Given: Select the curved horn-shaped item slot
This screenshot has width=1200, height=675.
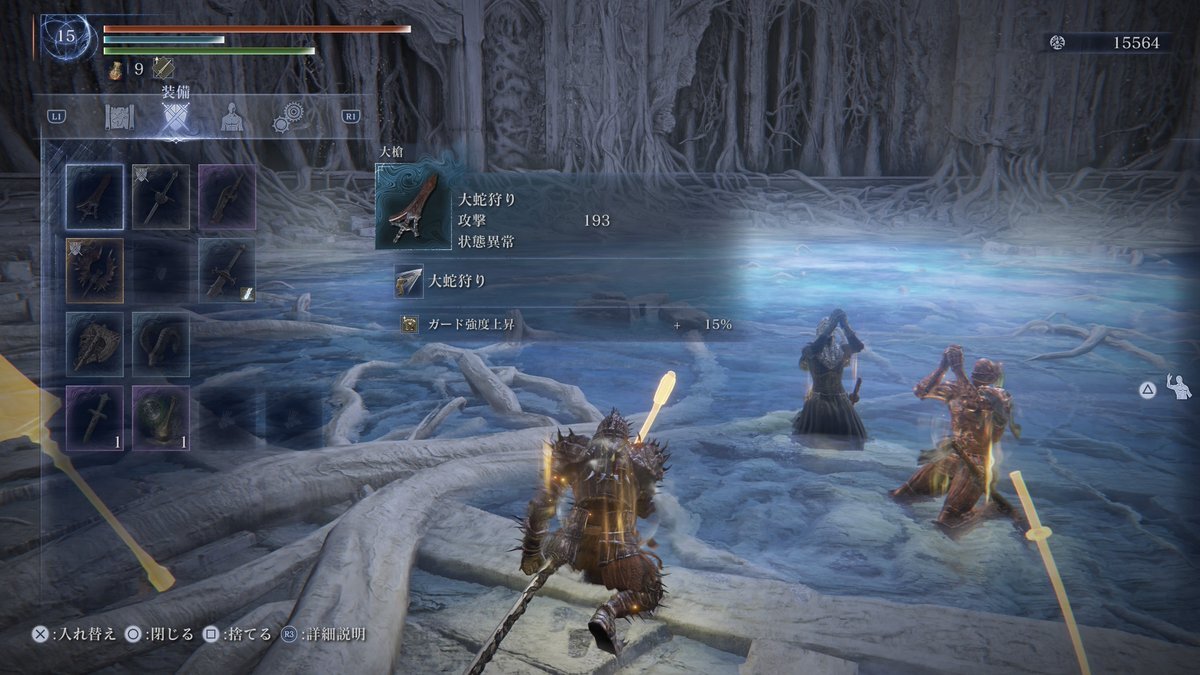Looking at the screenshot, I should 161,344.
